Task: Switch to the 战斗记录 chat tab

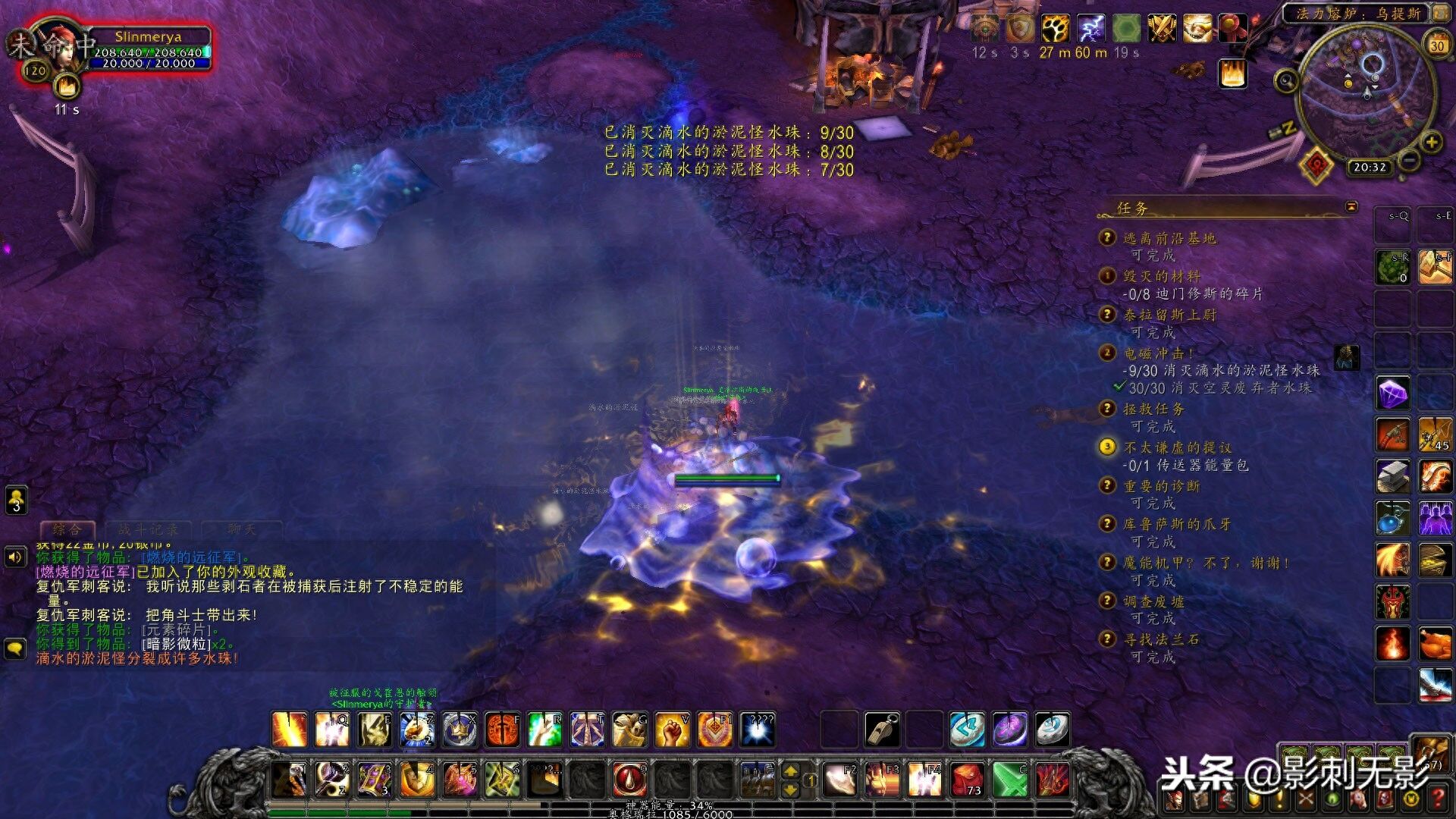Action: [148, 529]
